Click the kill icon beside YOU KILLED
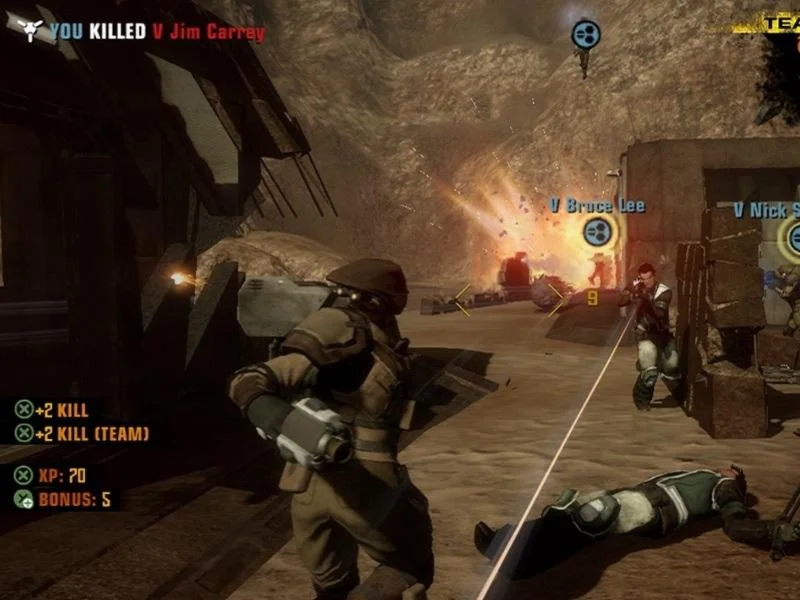The image size is (800, 600). [x=31, y=30]
